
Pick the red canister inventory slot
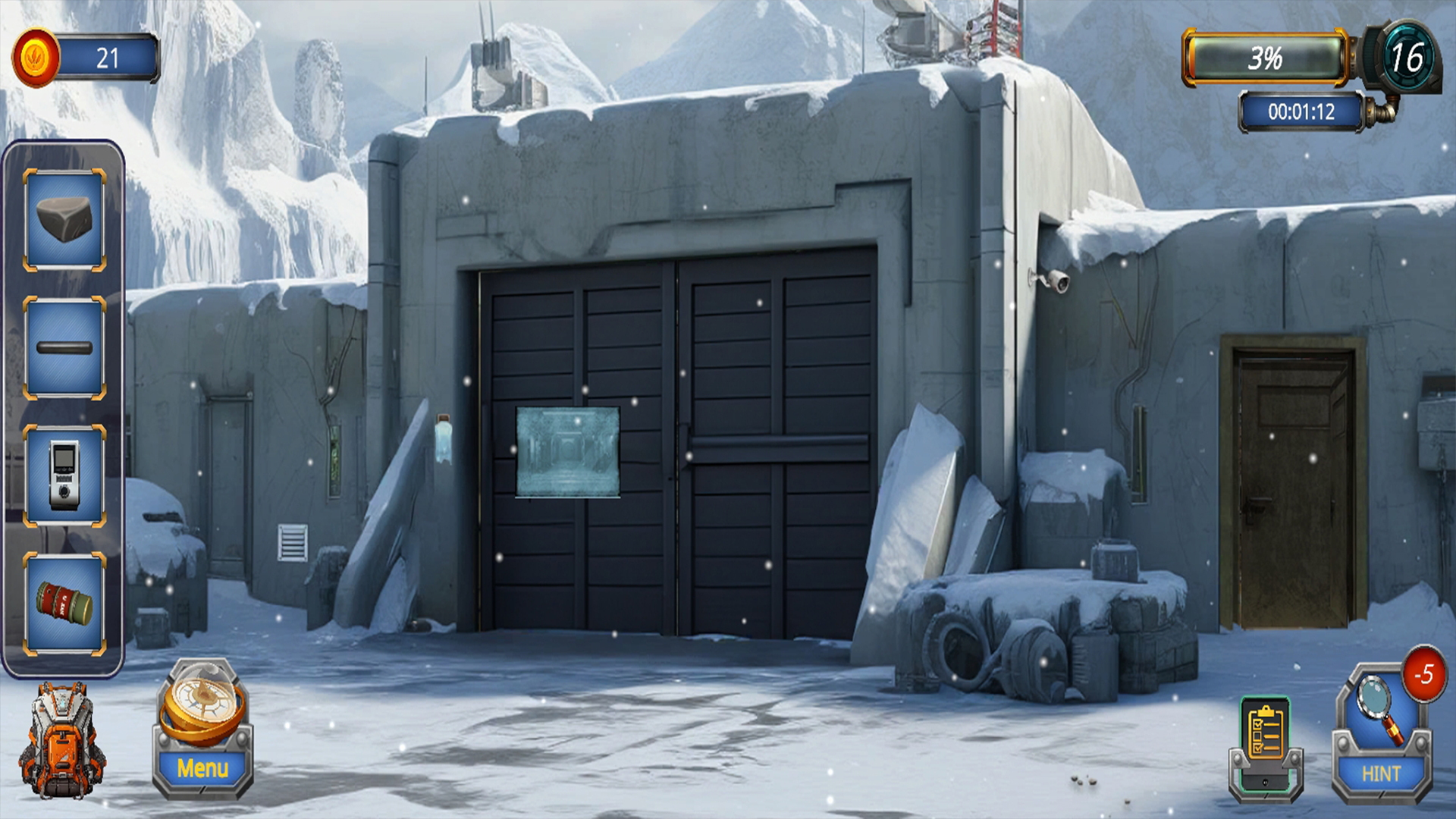(x=64, y=604)
